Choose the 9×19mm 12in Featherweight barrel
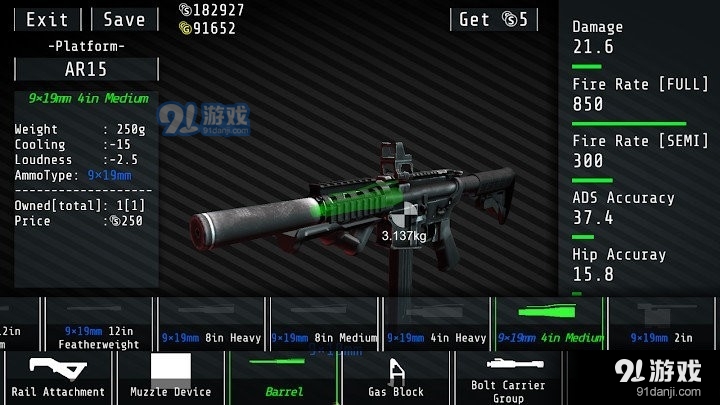 (x=98, y=324)
